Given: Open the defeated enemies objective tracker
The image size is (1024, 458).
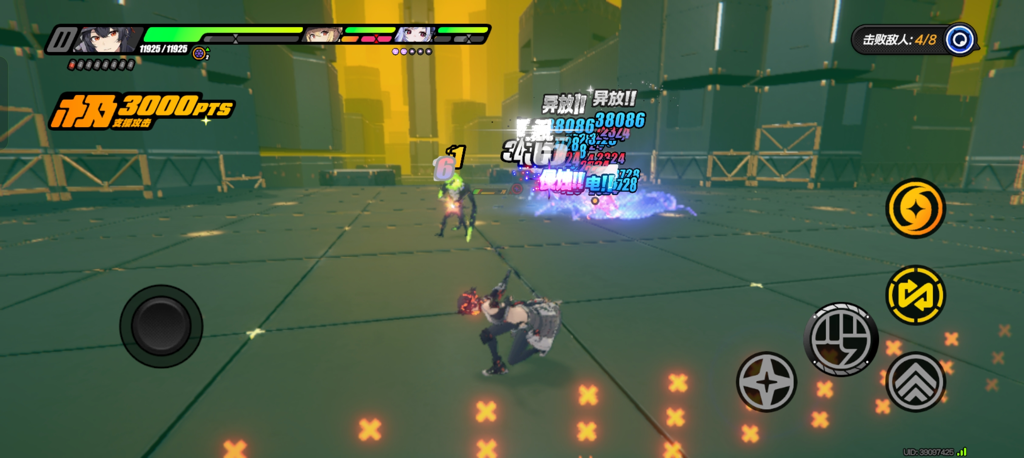Looking at the screenshot, I should (913, 40).
